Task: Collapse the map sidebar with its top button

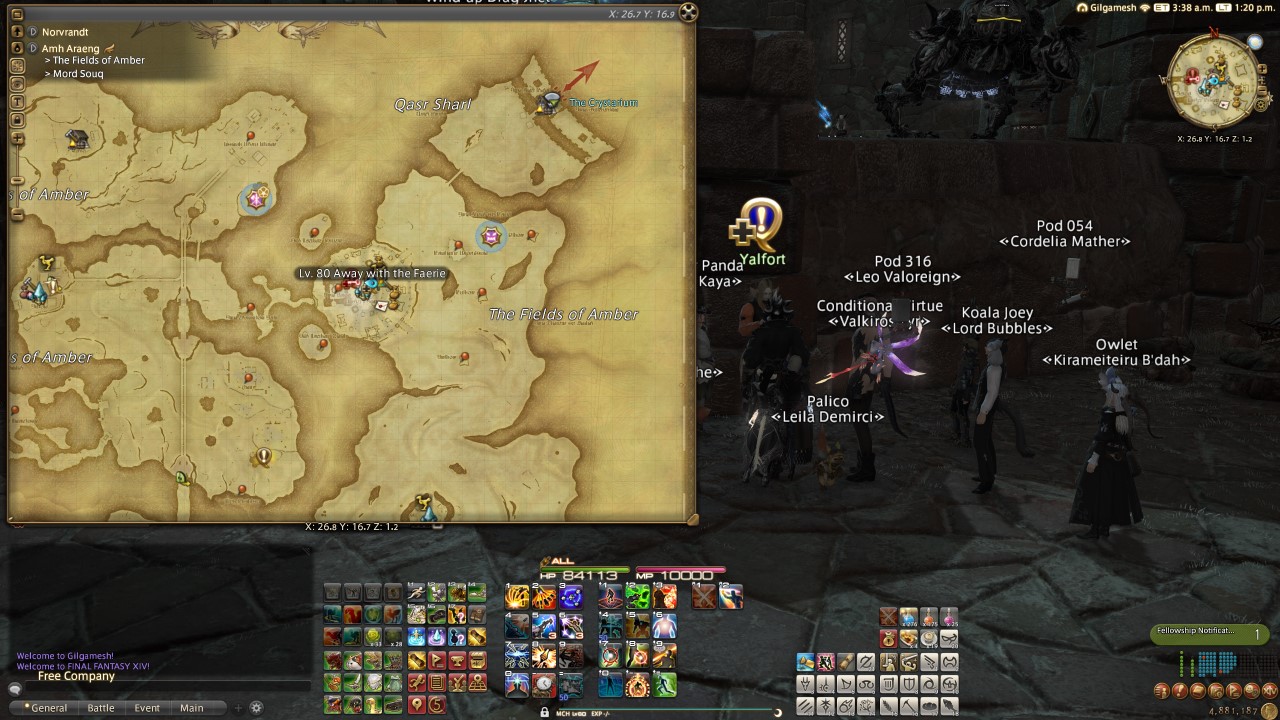Action: click(17, 12)
